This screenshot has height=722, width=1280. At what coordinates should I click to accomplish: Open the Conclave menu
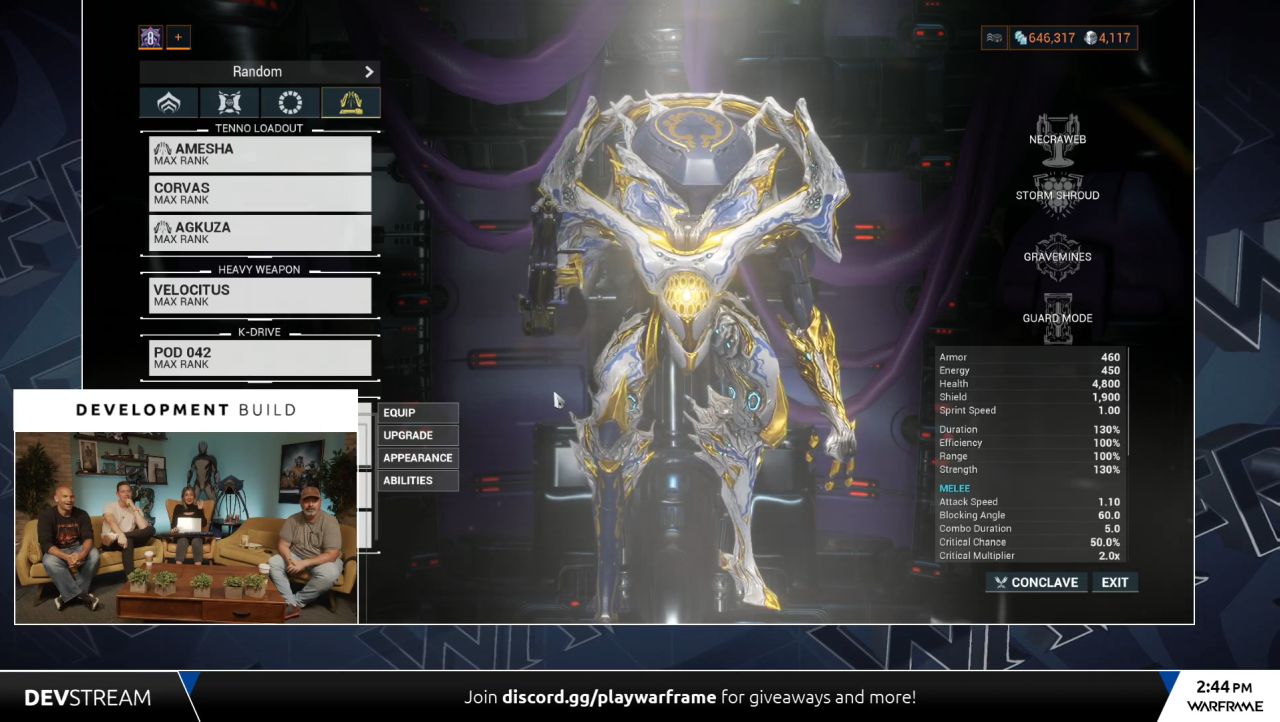click(1036, 582)
